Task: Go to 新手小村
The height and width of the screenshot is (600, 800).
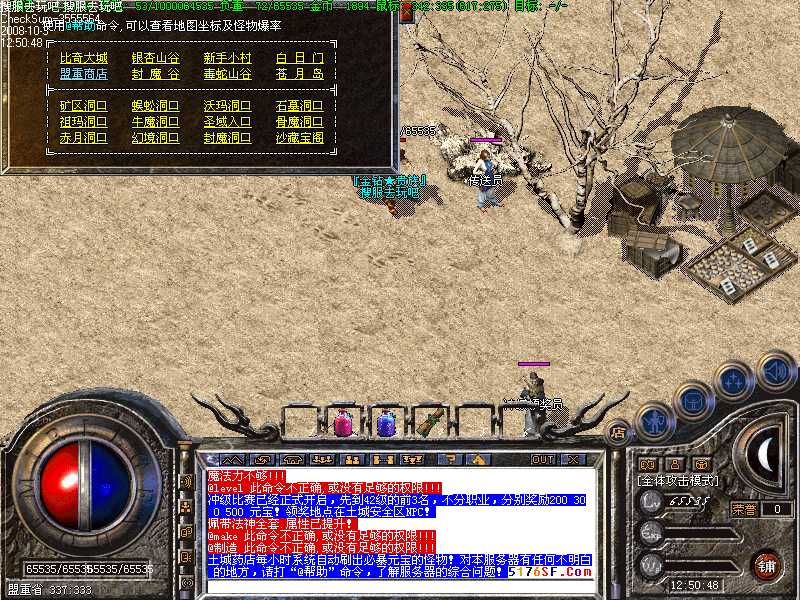Action: pos(228,58)
